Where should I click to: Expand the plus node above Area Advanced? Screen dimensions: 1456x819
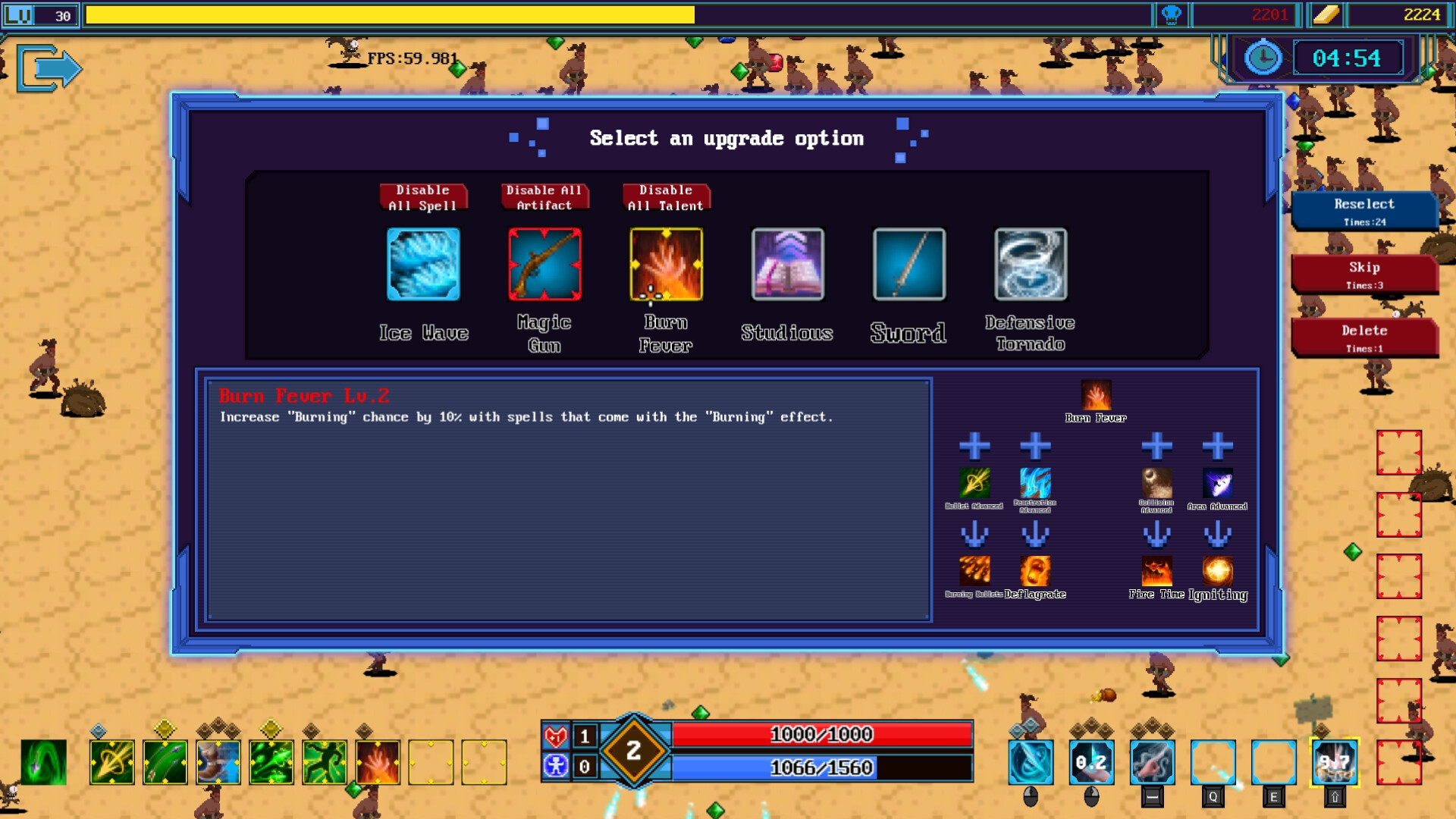pyautogui.click(x=1219, y=447)
